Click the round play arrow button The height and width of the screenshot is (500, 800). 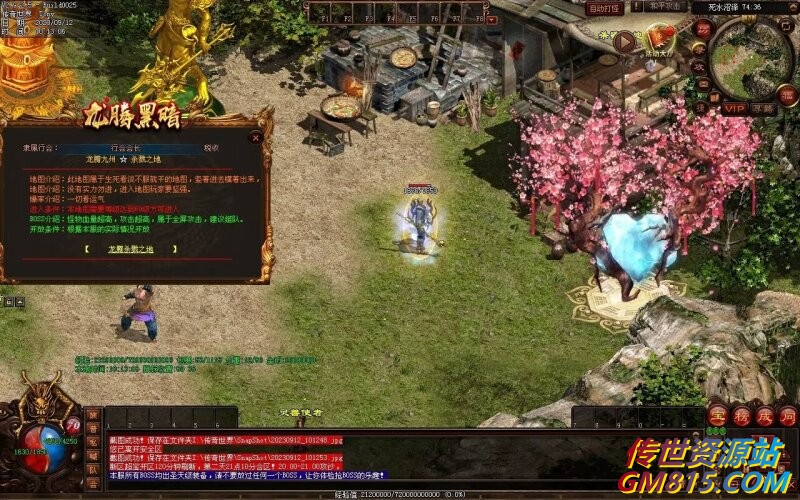pos(625,42)
